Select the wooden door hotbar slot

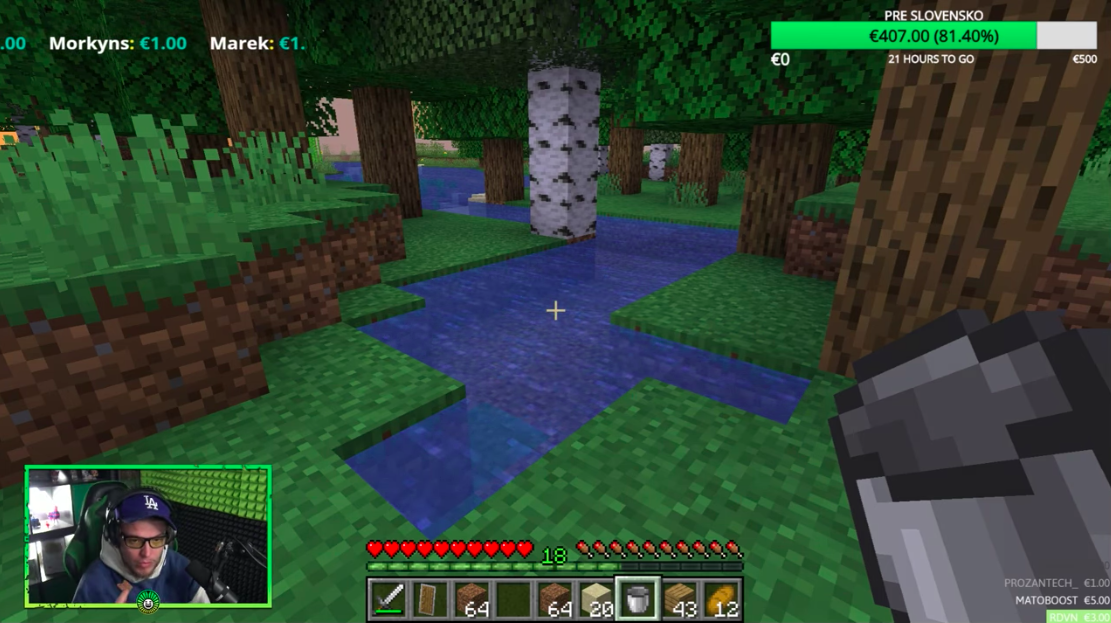pos(429,599)
